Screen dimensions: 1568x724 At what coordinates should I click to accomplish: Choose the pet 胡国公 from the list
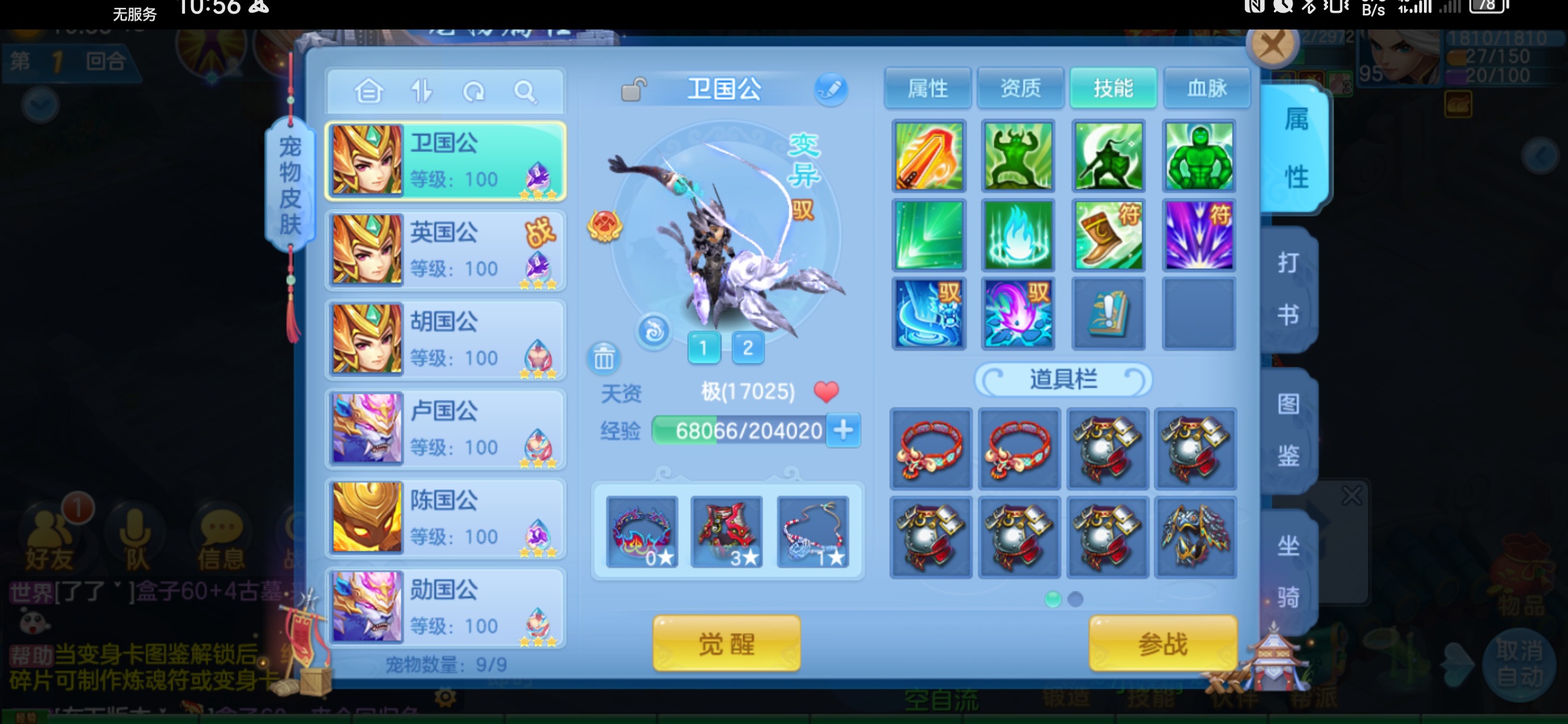pyautogui.click(x=446, y=339)
